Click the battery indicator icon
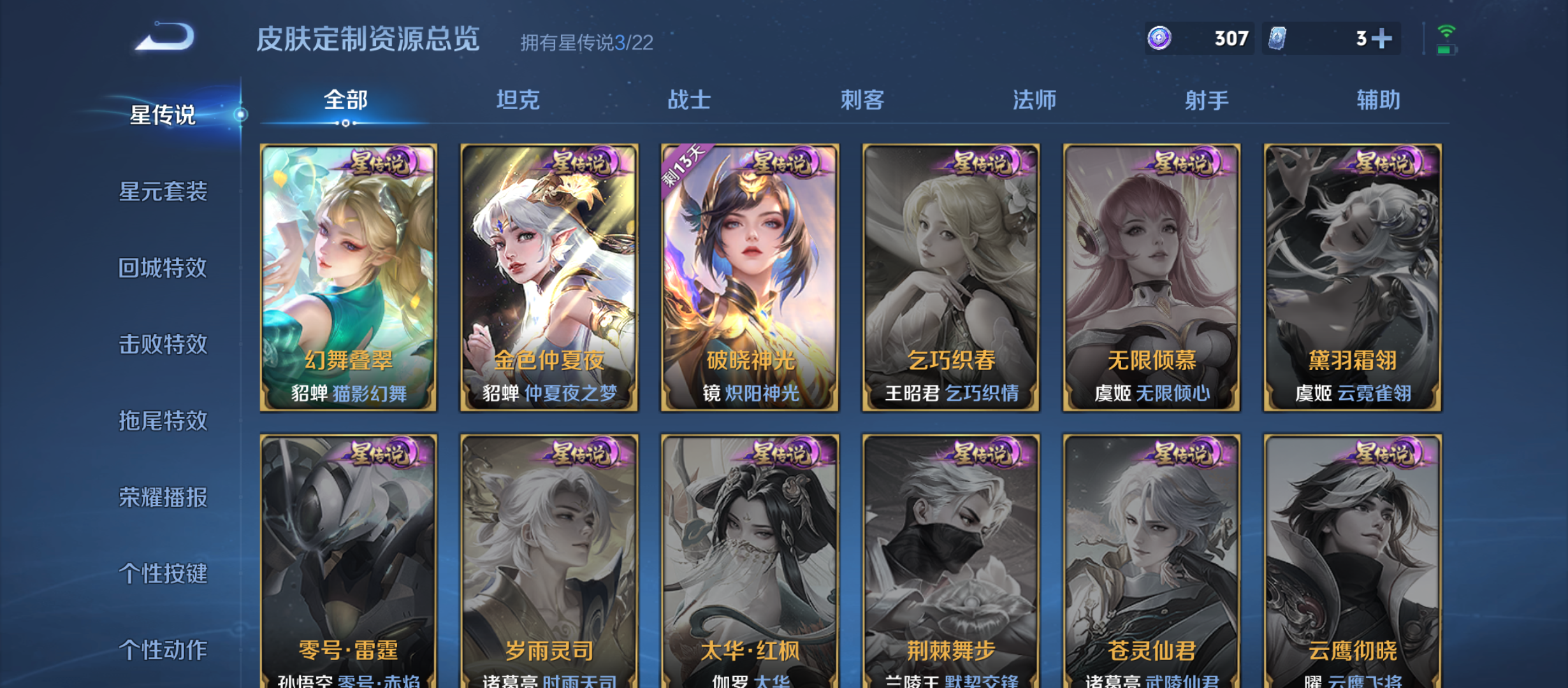Viewport: 1568px width, 688px height. (x=1451, y=51)
